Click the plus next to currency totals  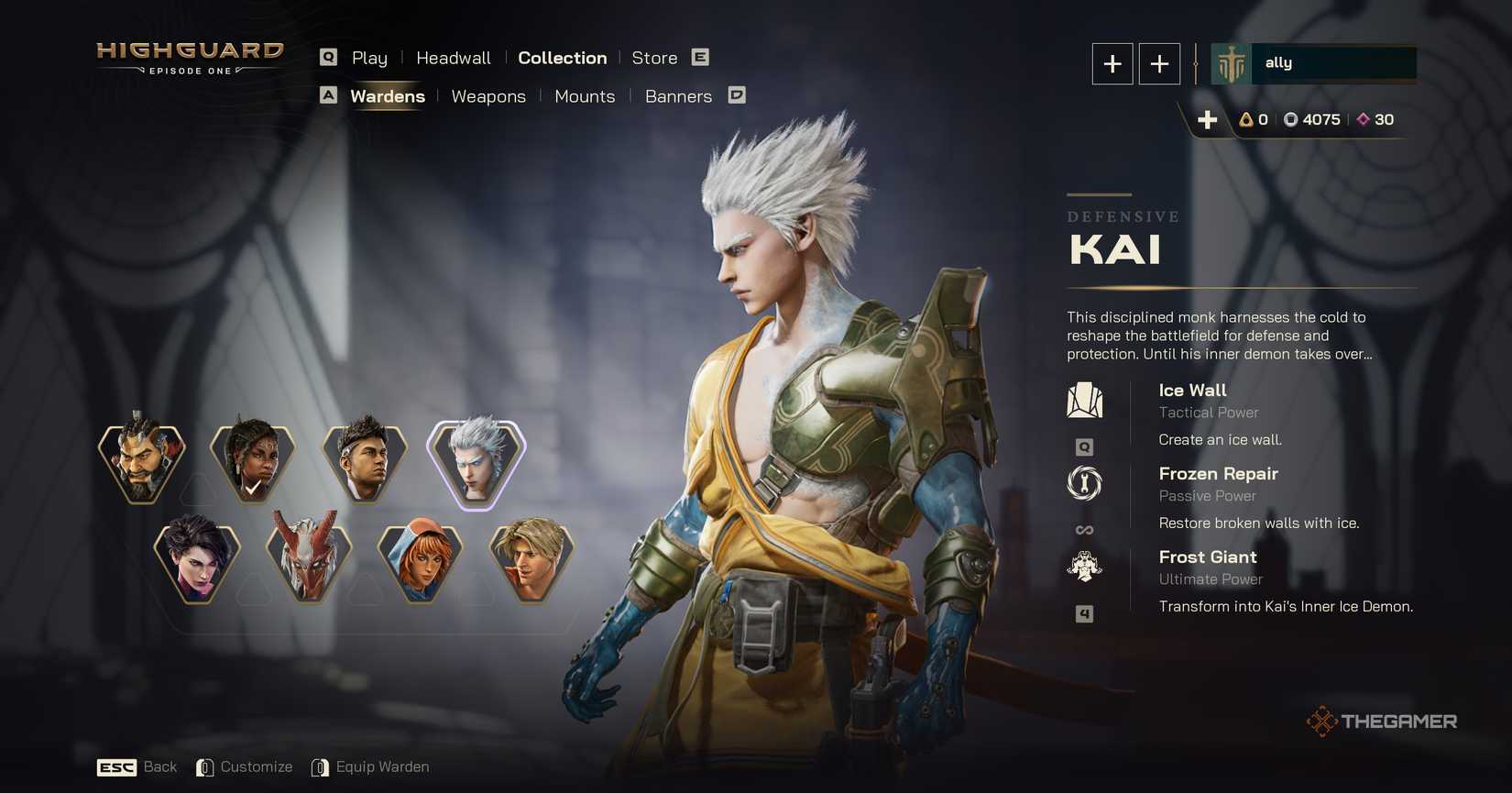1208,119
